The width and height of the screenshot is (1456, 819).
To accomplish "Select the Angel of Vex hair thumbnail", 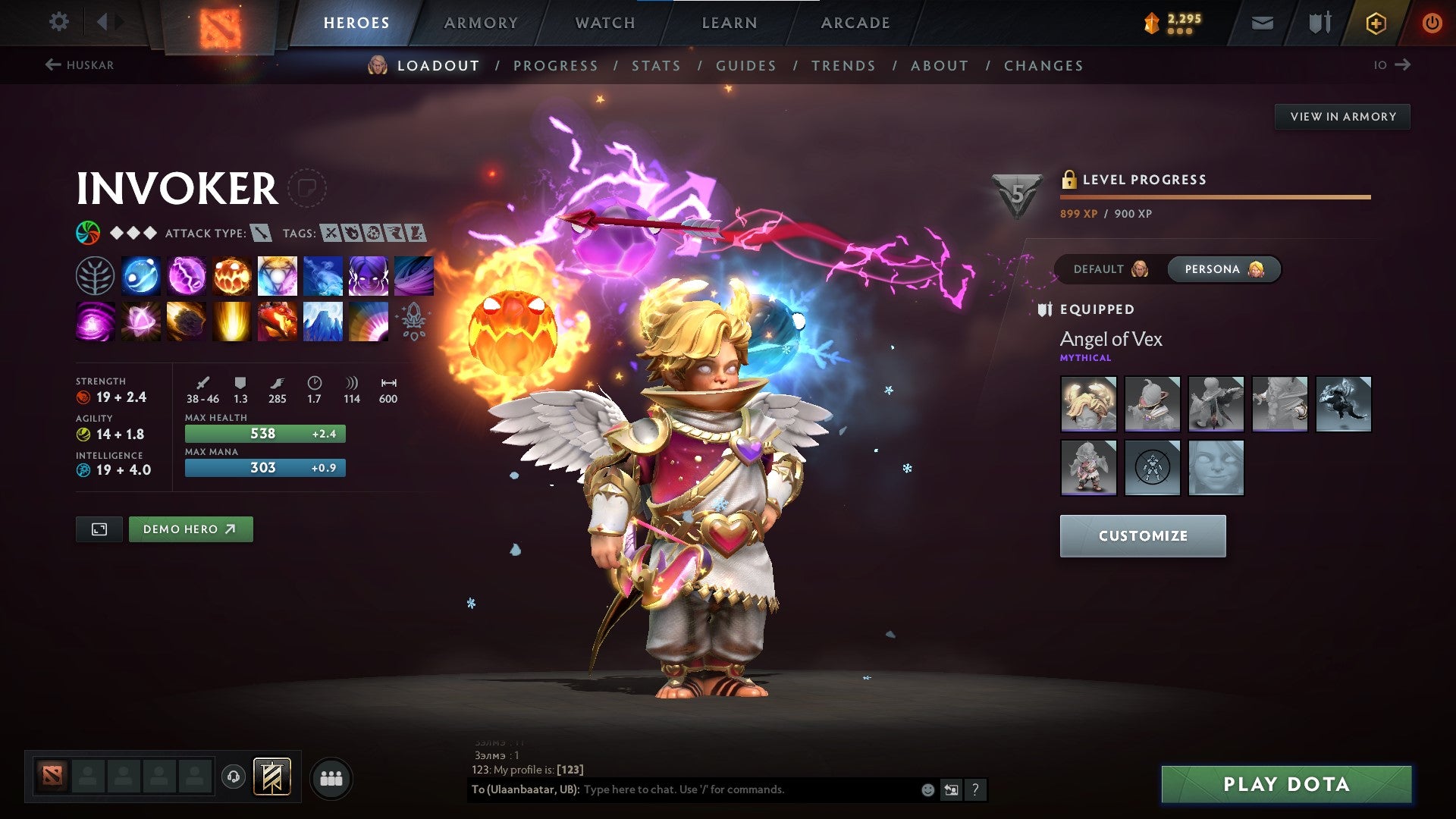I will (1088, 404).
